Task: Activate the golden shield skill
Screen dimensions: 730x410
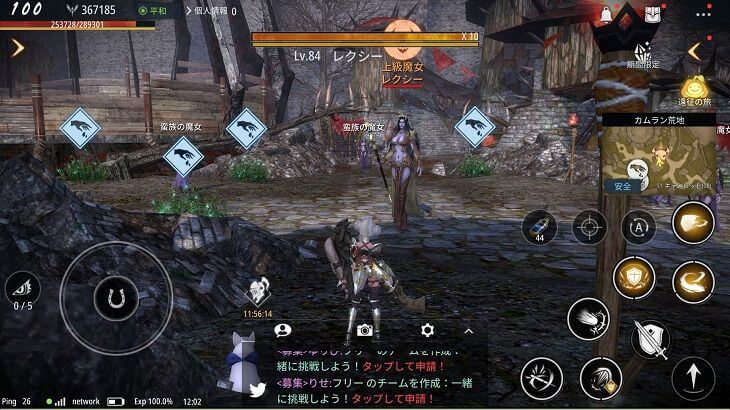Action: tap(634, 277)
